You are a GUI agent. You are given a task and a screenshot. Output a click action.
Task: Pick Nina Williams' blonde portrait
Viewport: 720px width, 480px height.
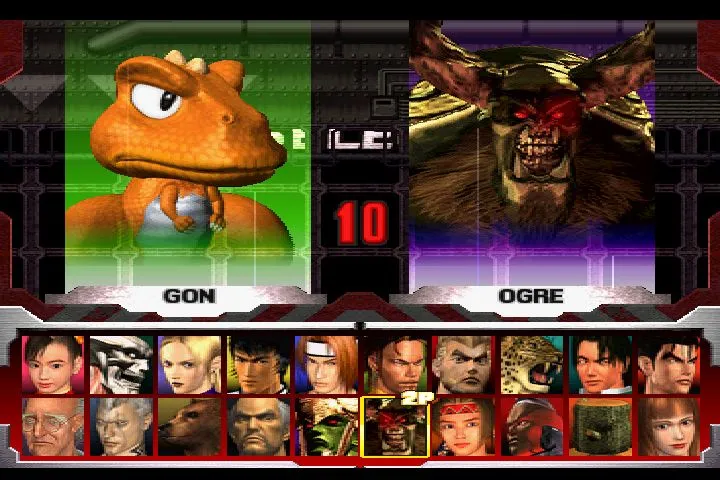tap(189, 364)
